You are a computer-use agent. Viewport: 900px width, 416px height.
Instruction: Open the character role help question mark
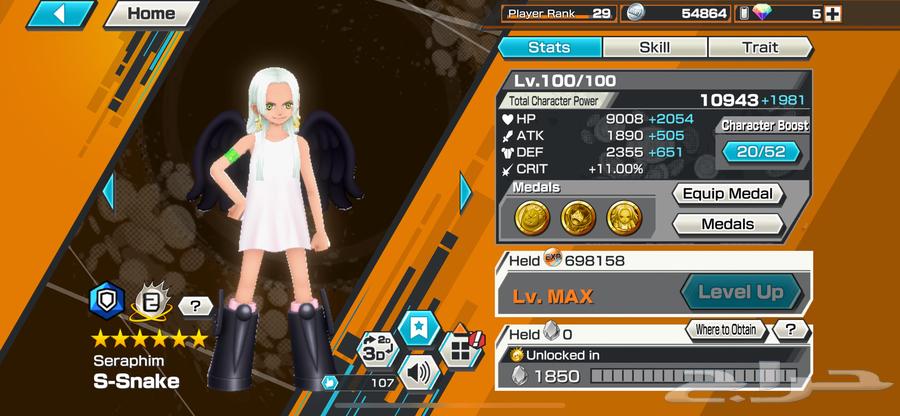pos(197,307)
